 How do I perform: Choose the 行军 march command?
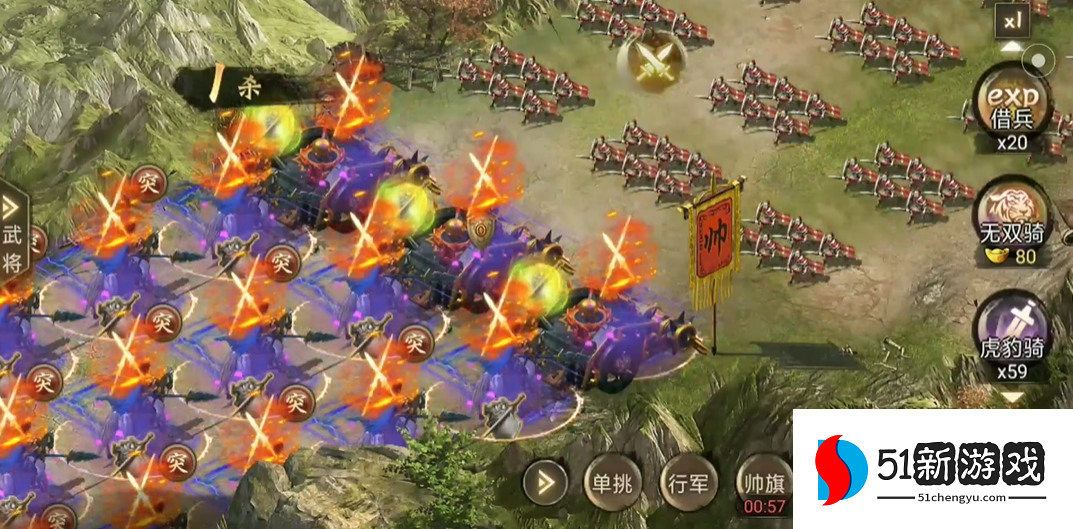point(689,485)
